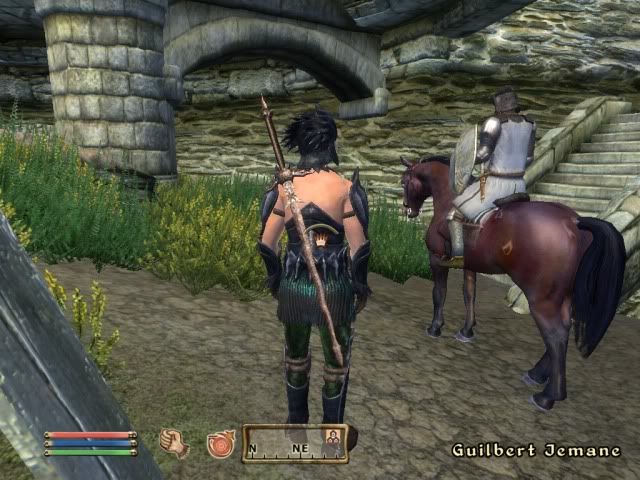Click the compass bar

click(295, 444)
